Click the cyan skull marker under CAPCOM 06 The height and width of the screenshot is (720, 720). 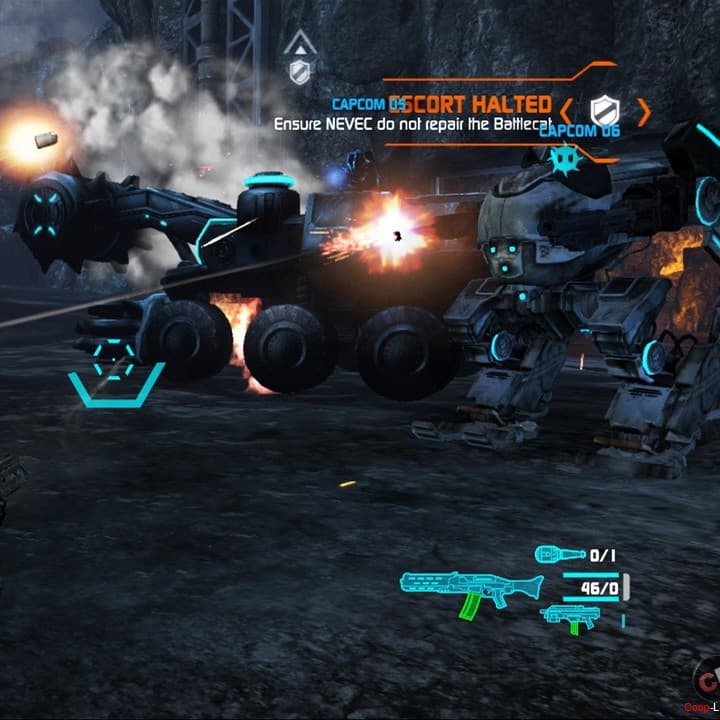[x=561, y=156]
